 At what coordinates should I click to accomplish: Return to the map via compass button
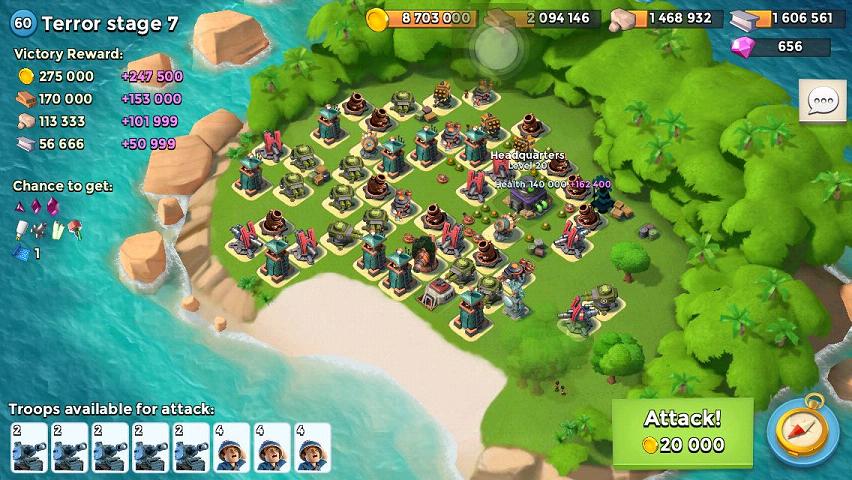[802, 431]
